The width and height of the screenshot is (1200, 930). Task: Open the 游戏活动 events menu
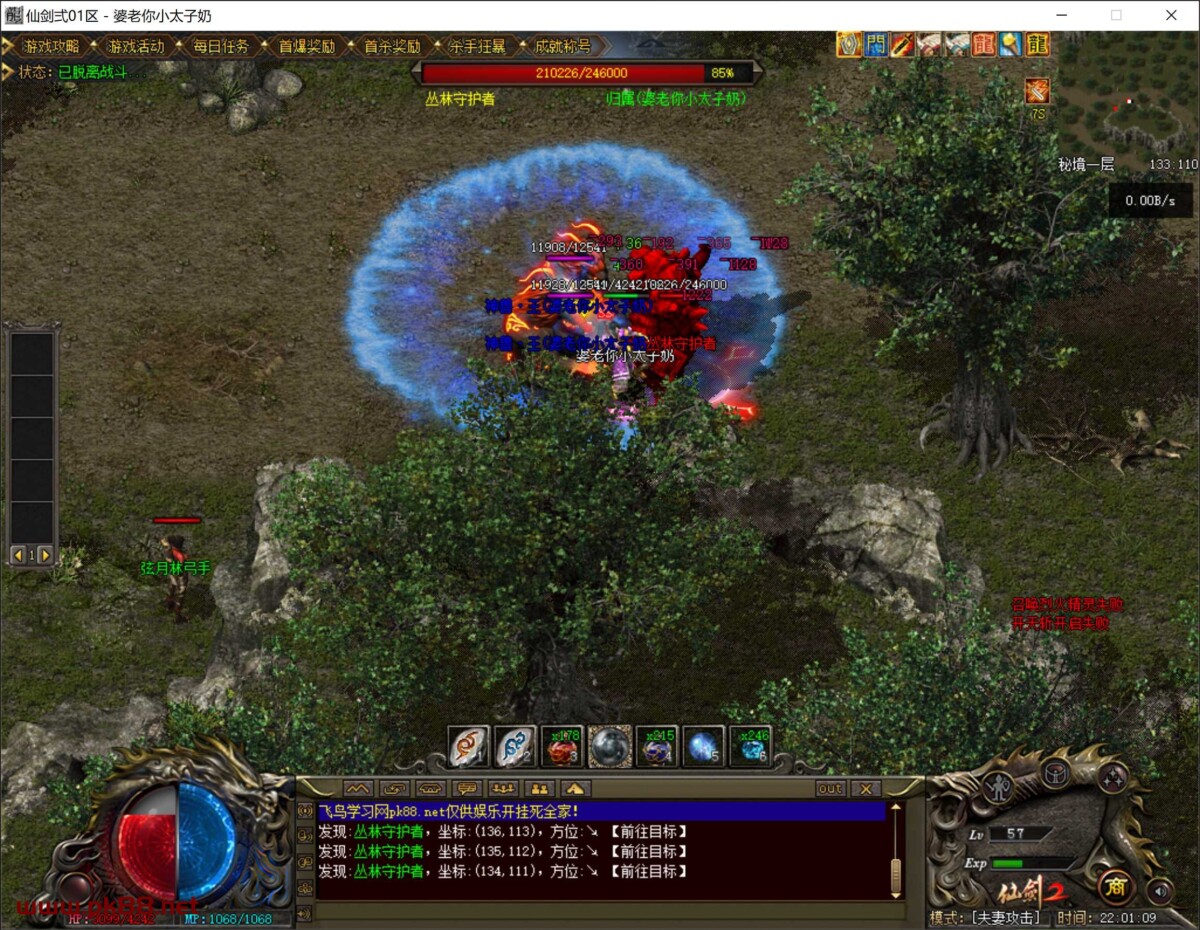(x=135, y=46)
